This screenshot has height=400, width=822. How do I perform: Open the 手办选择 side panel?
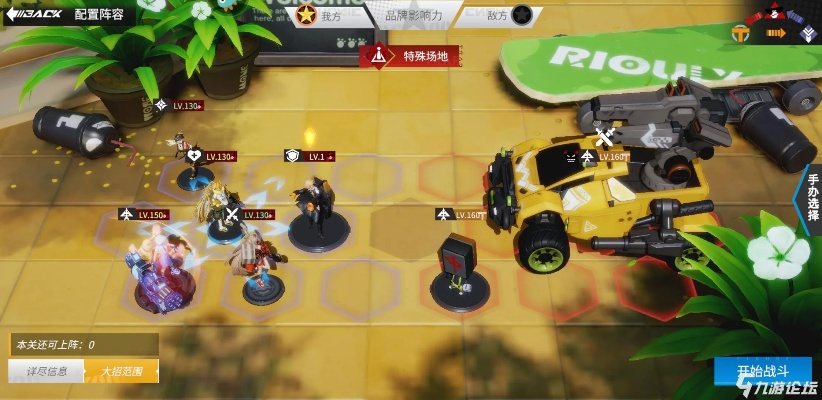coord(811,201)
